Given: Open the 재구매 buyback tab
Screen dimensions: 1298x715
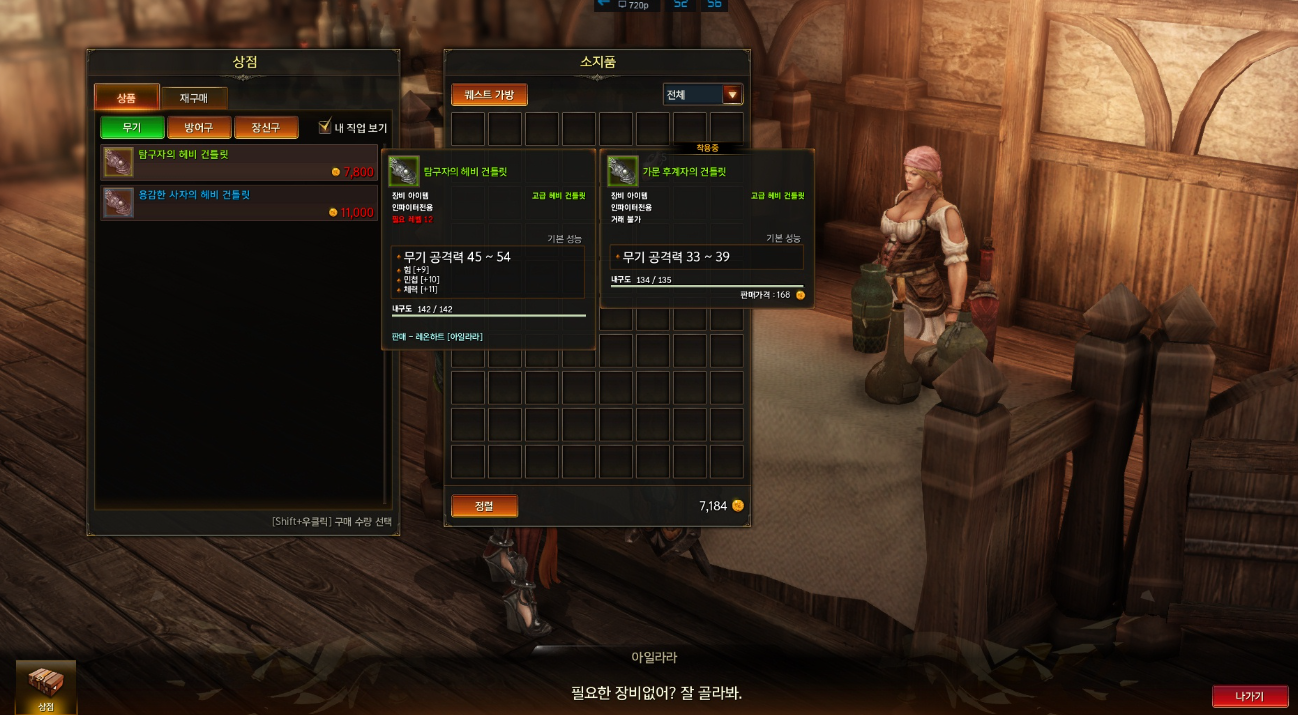Looking at the screenshot, I should [x=193, y=97].
